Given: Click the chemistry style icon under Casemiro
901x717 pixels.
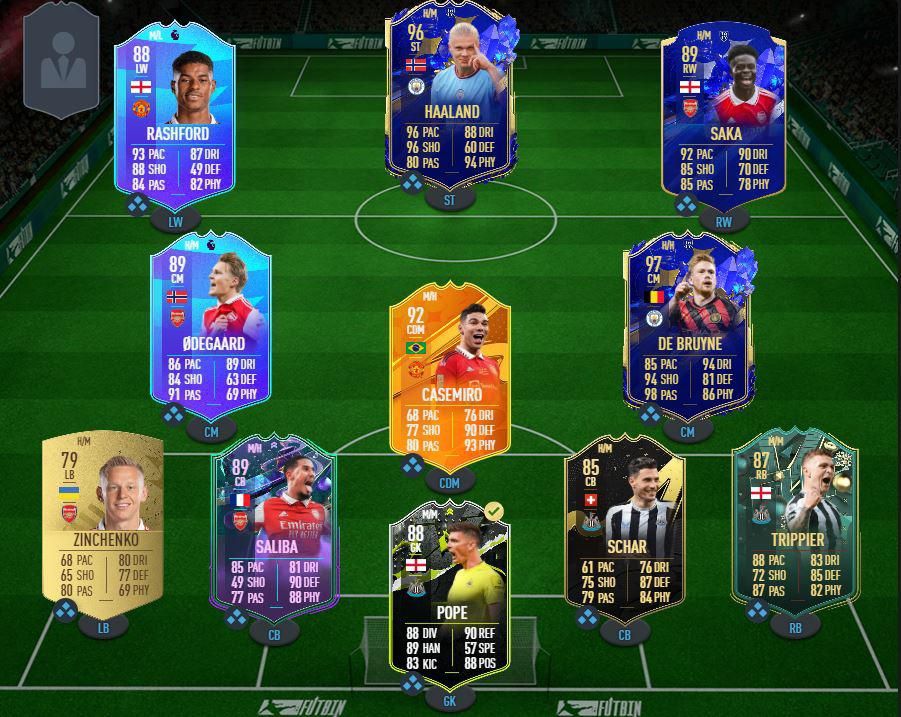Looking at the screenshot, I should coord(413,466).
